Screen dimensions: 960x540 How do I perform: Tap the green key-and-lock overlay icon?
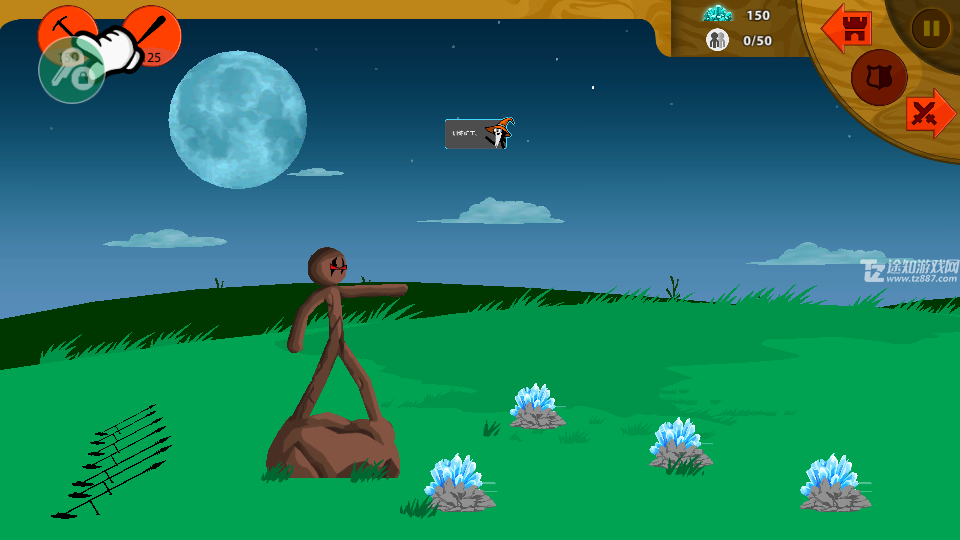tap(71, 71)
